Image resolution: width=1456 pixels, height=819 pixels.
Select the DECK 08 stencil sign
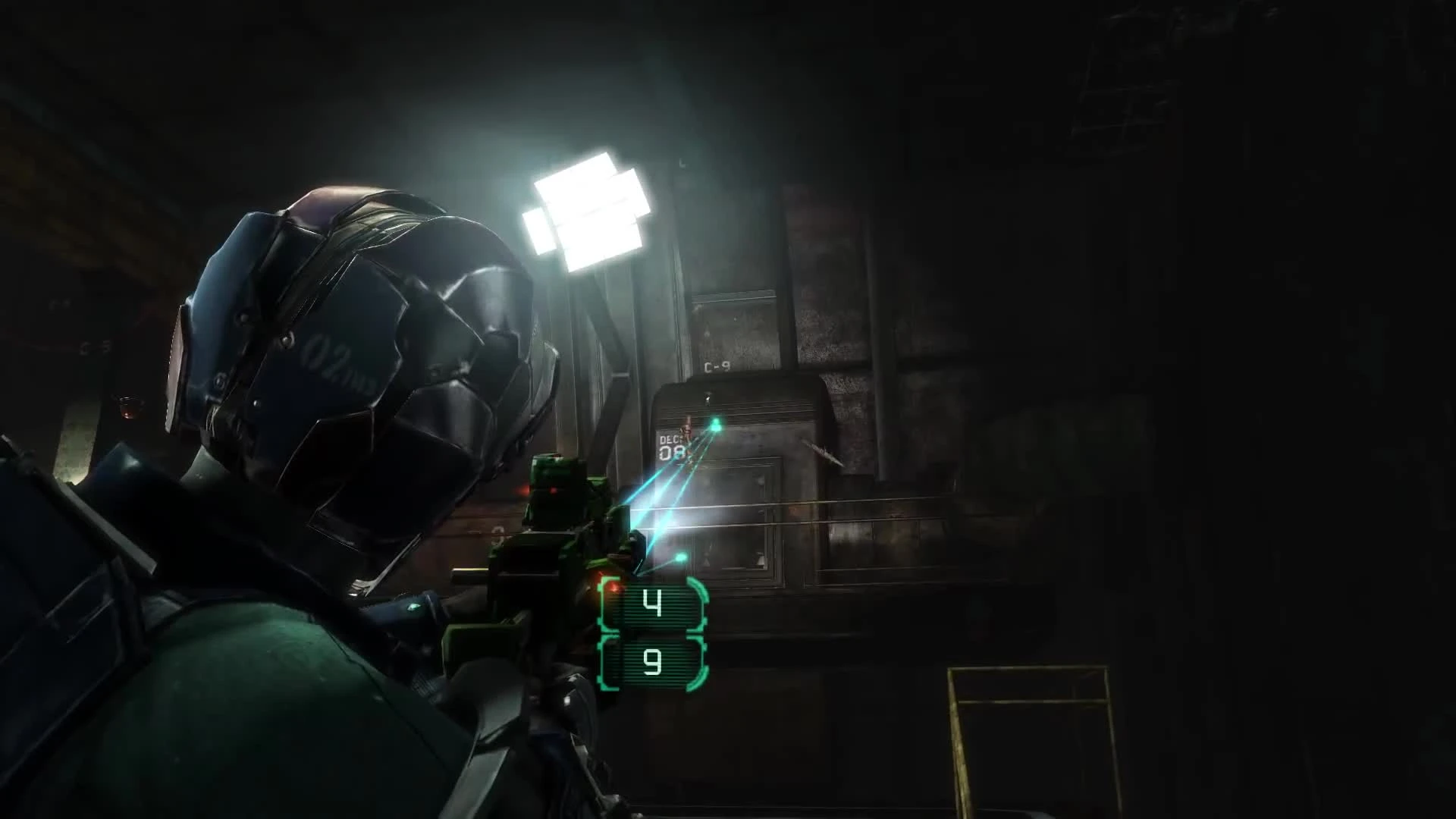(x=672, y=446)
